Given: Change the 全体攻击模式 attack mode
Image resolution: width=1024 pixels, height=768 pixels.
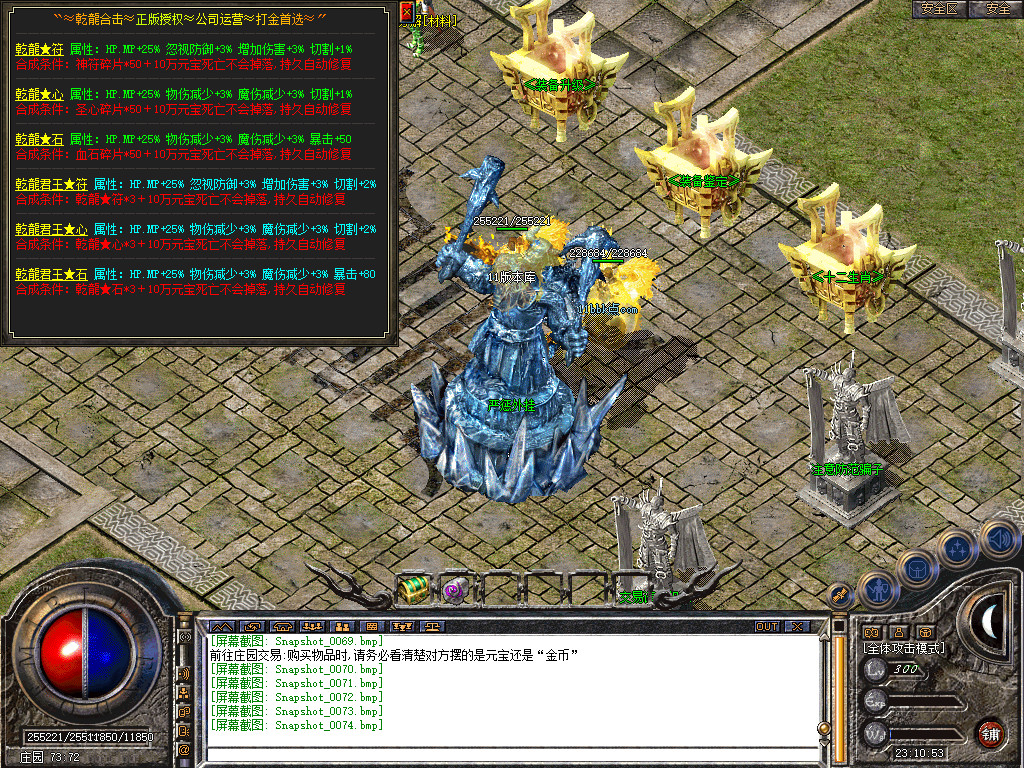Looking at the screenshot, I should 904,648.
